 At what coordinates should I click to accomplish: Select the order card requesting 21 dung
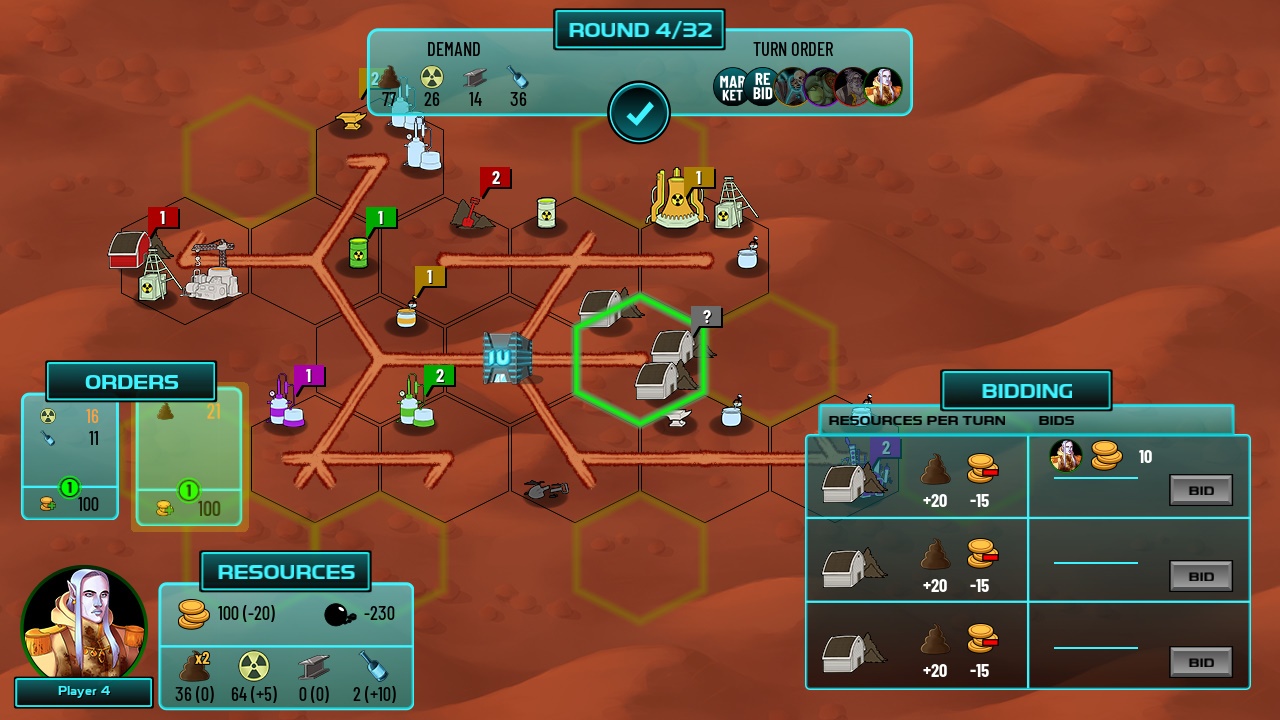[189, 455]
